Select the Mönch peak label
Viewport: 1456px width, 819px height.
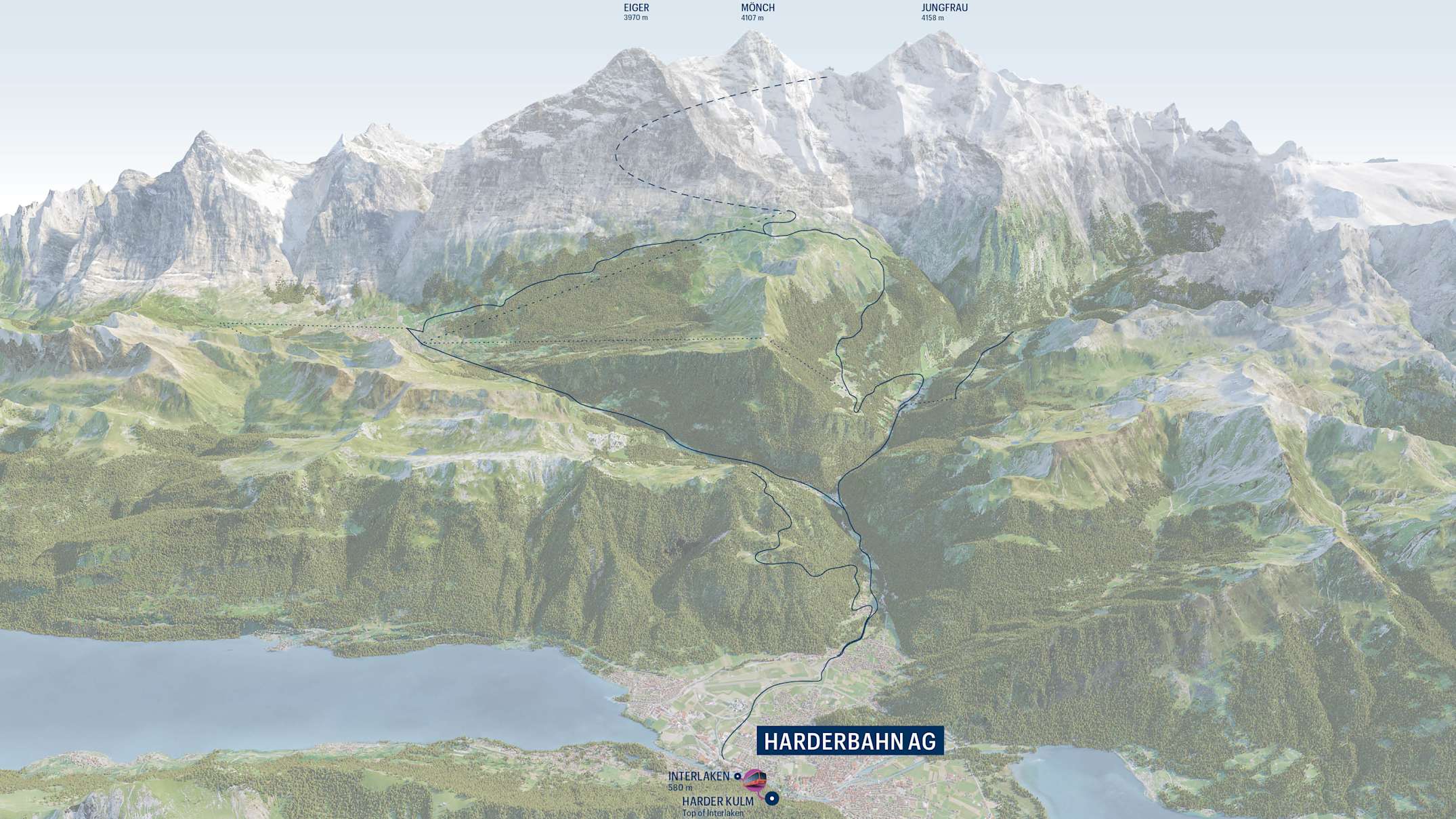click(757, 8)
